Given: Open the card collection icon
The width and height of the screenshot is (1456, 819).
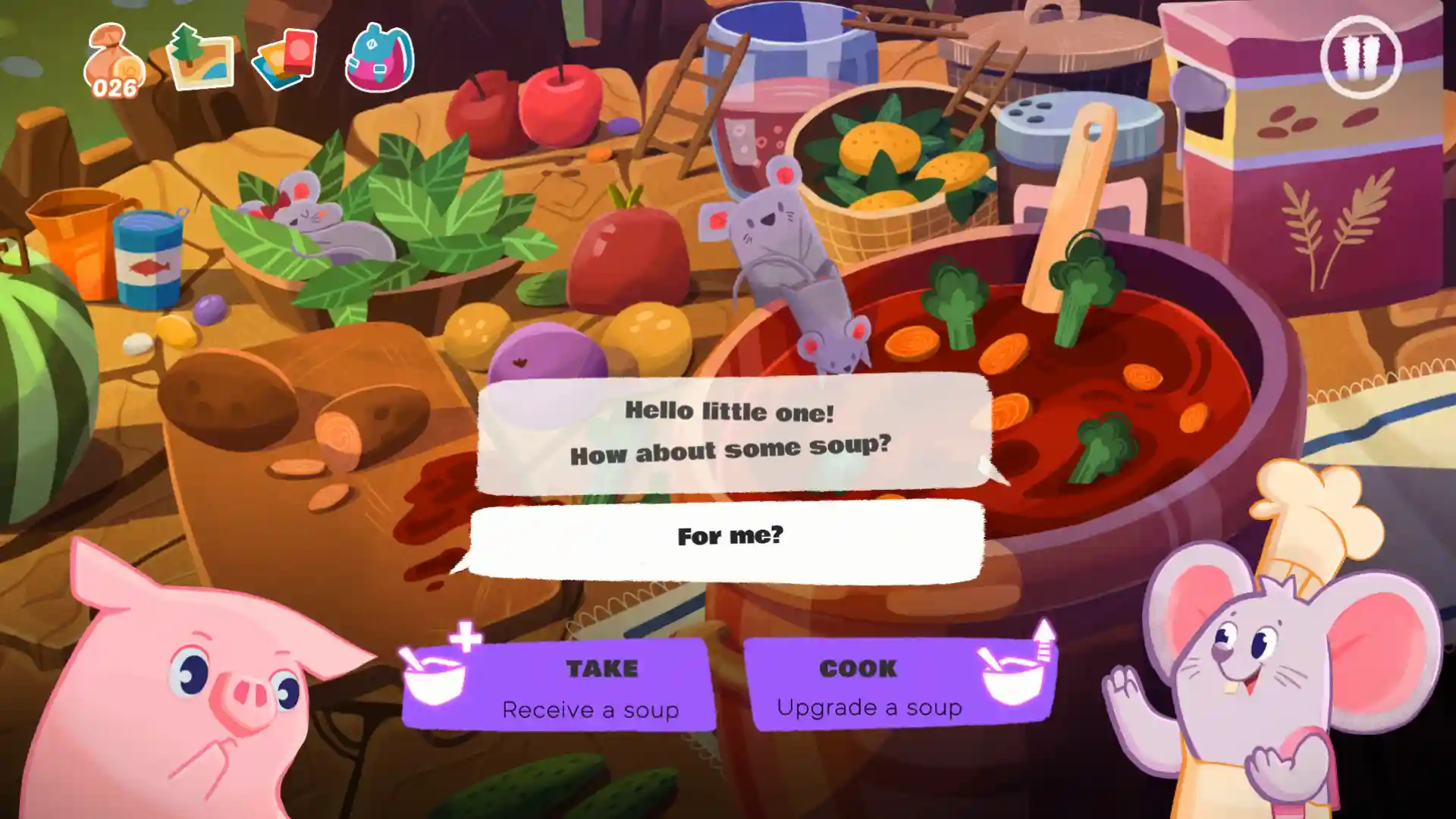Looking at the screenshot, I should point(285,59).
